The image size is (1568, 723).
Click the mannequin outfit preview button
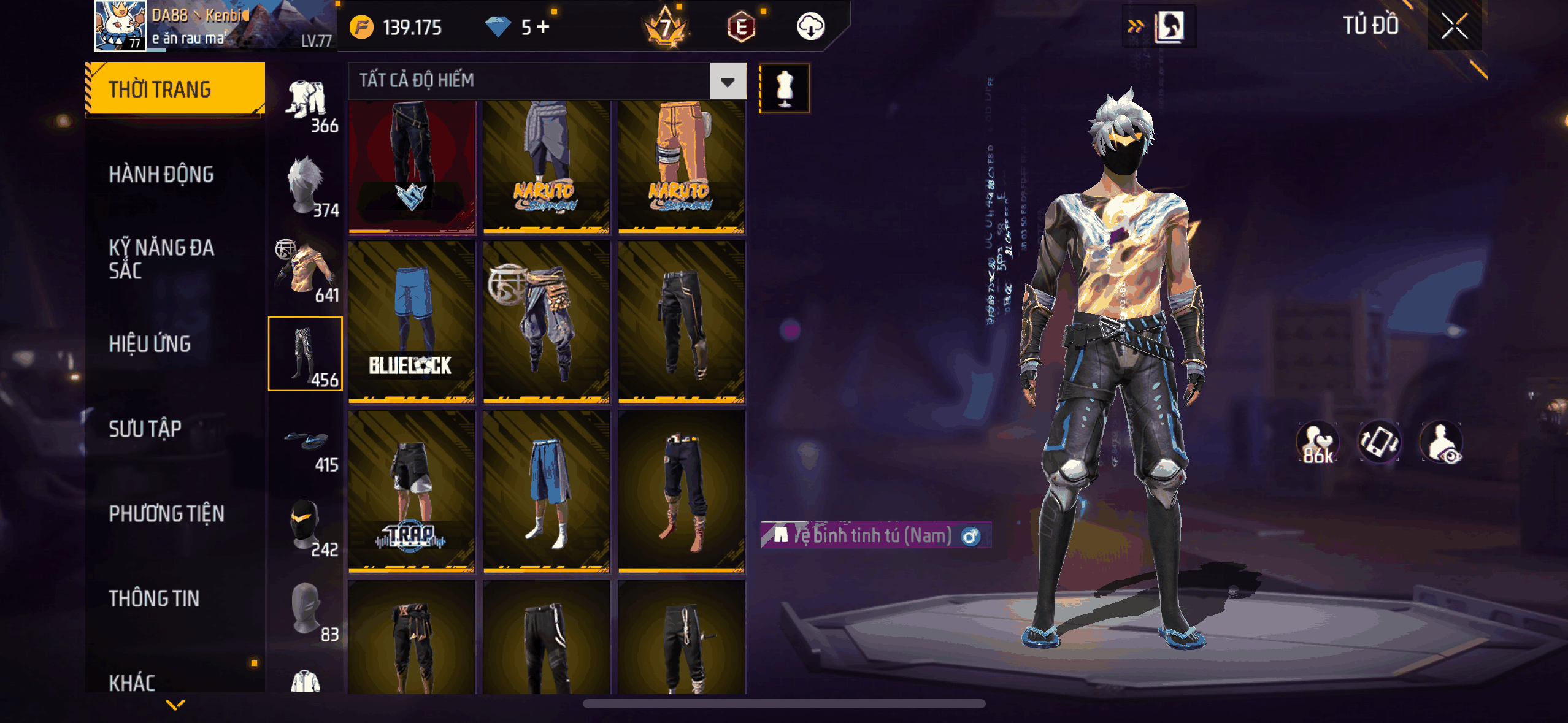pyautogui.click(x=785, y=88)
